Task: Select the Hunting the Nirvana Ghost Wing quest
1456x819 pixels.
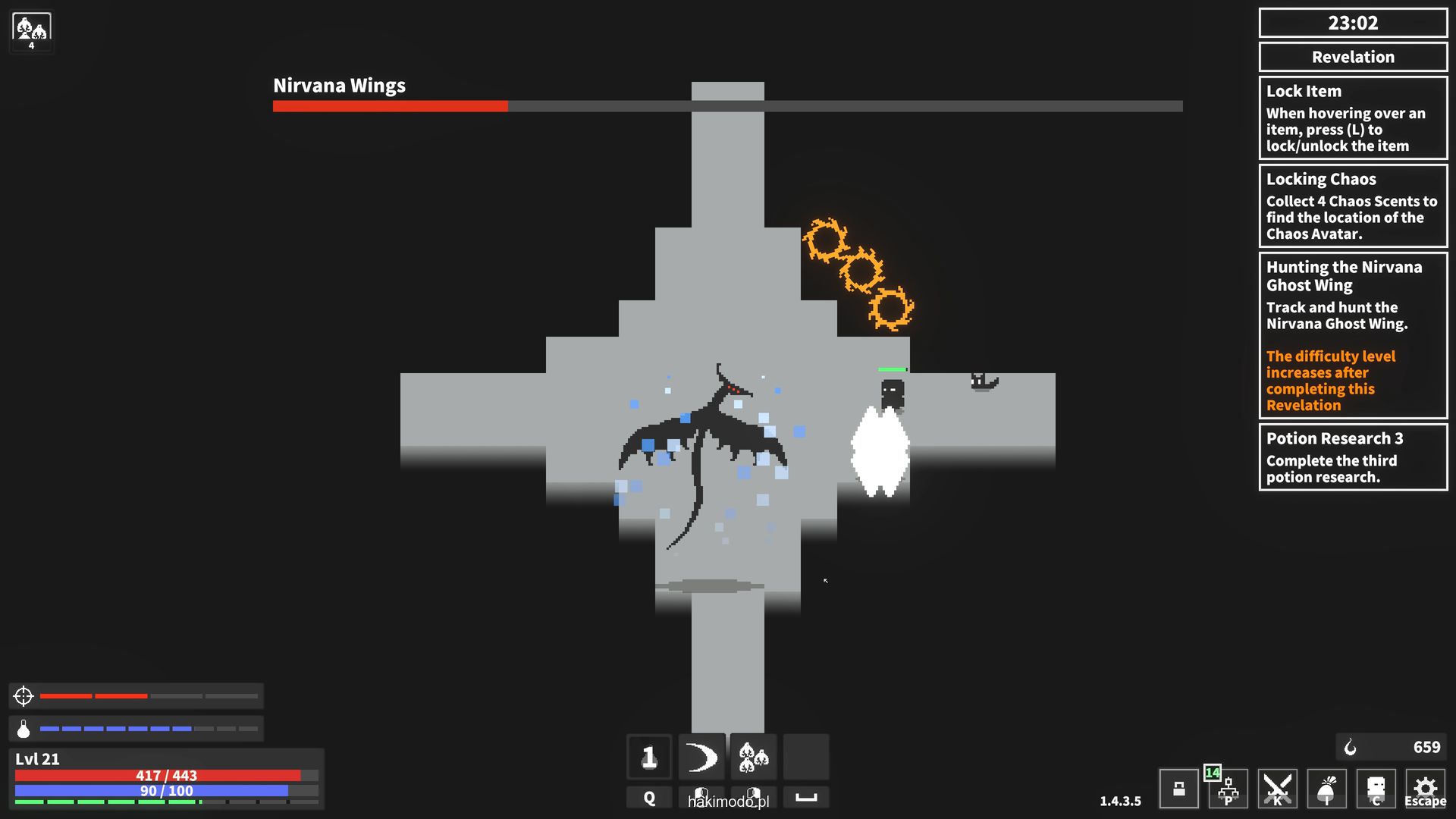Action: pyautogui.click(x=1353, y=335)
